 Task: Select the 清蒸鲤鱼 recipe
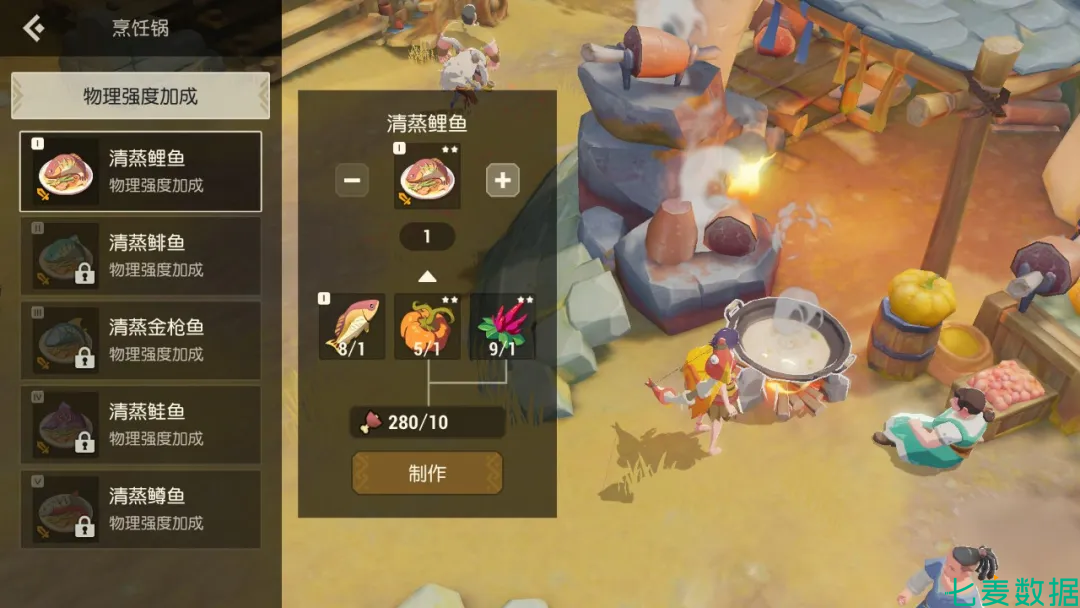click(140, 171)
